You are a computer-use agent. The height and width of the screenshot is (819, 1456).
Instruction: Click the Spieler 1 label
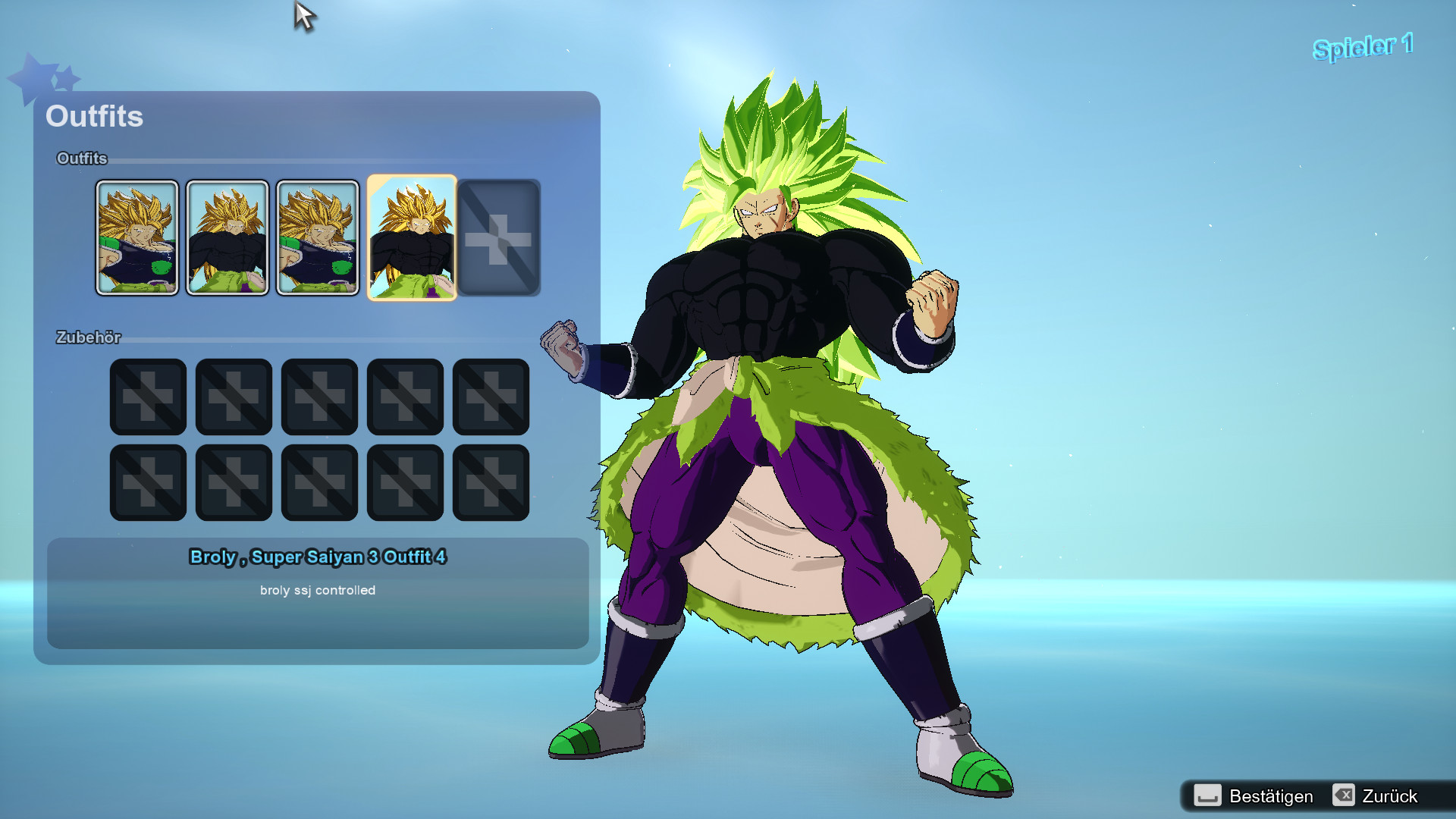1361,45
